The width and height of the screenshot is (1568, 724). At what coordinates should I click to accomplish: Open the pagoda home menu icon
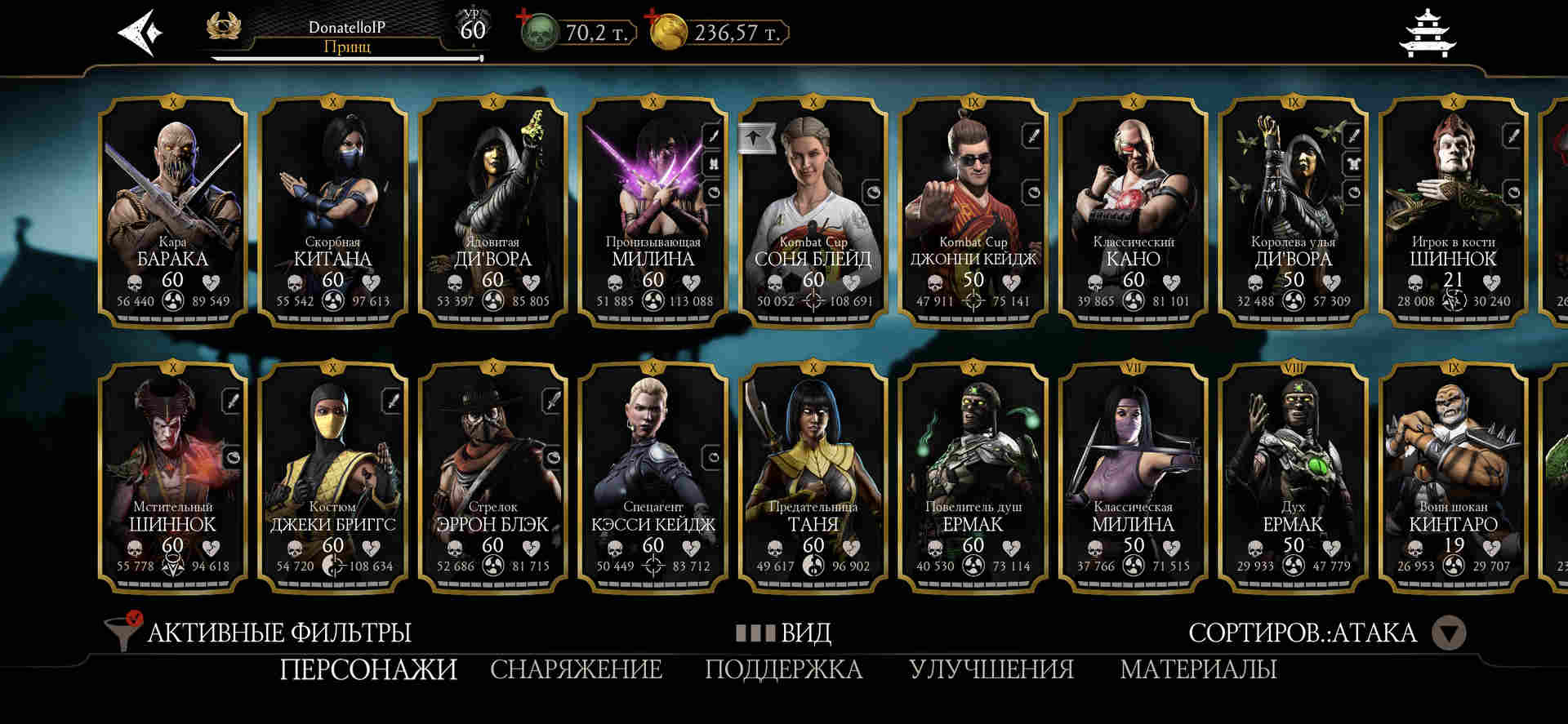click(x=1427, y=34)
